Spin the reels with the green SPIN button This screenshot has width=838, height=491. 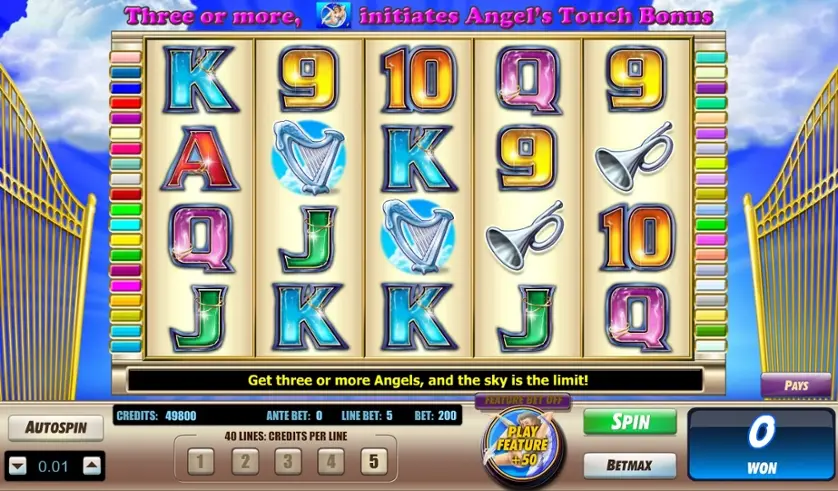pyautogui.click(x=629, y=422)
